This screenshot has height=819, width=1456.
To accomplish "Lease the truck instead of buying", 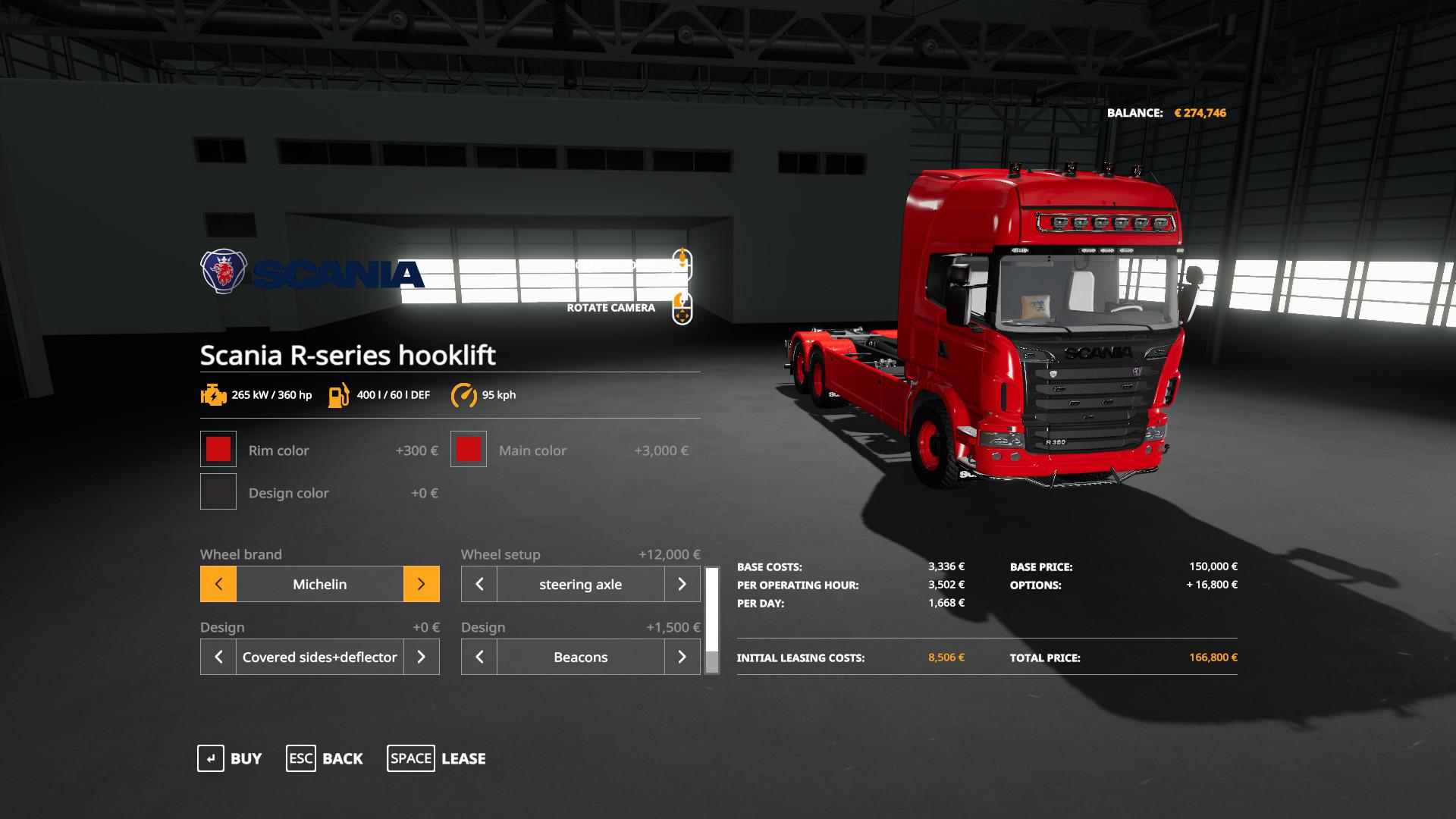I will coord(437,758).
